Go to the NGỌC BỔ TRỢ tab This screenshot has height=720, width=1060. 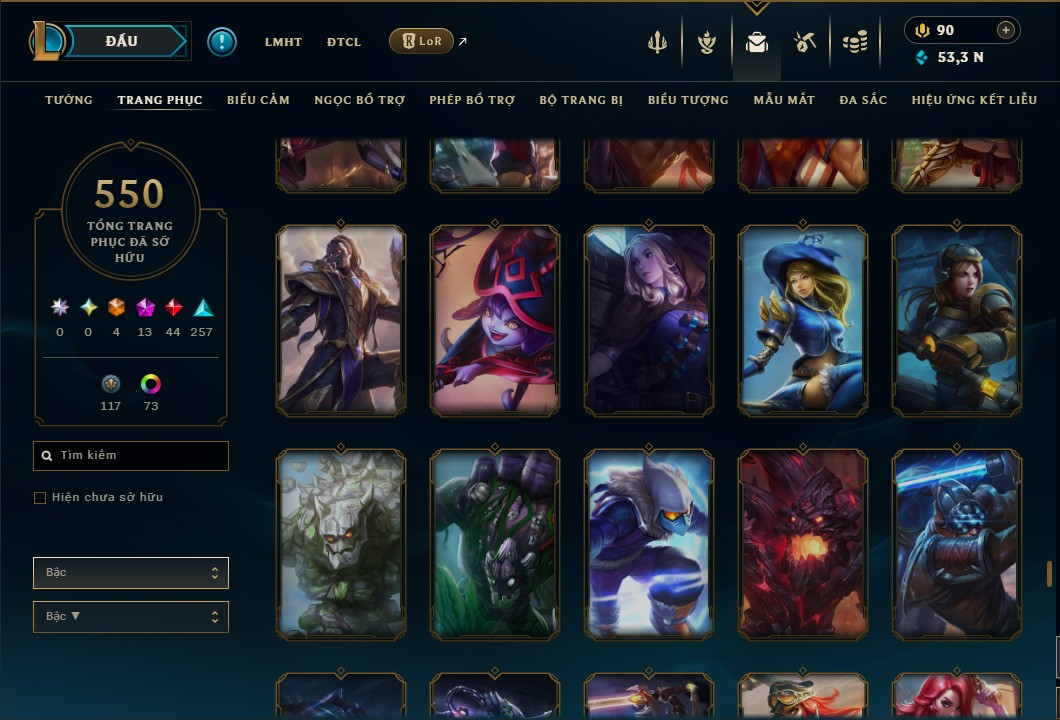(x=359, y=100)
